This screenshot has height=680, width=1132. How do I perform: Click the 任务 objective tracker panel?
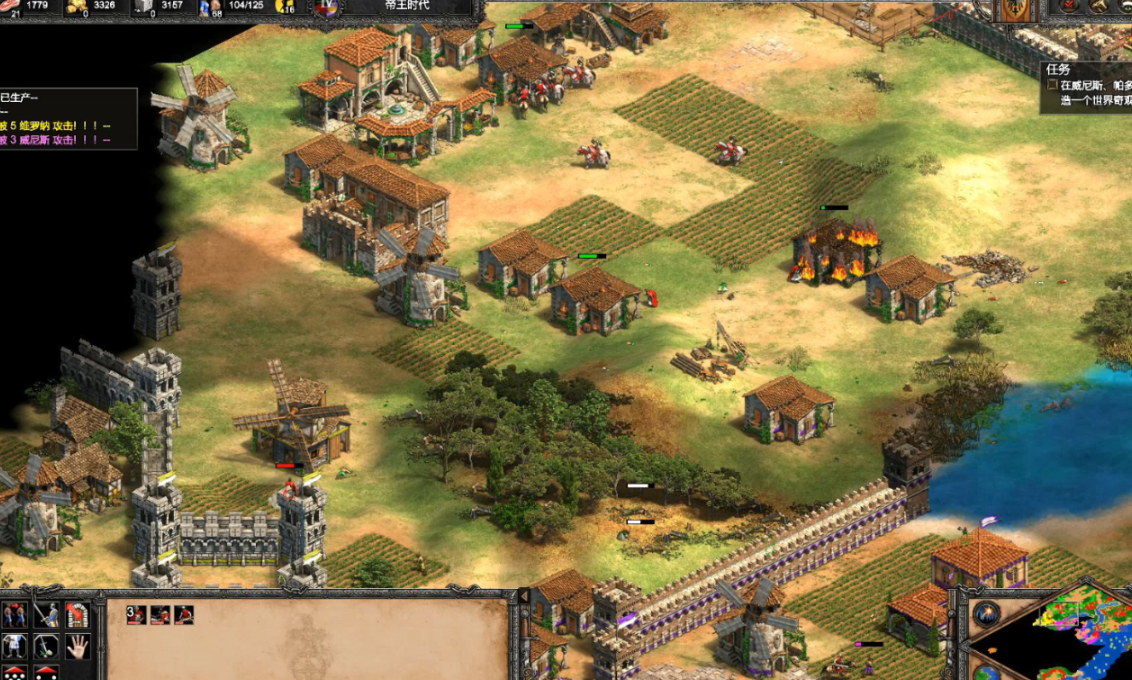click(x=1085, y=87)
